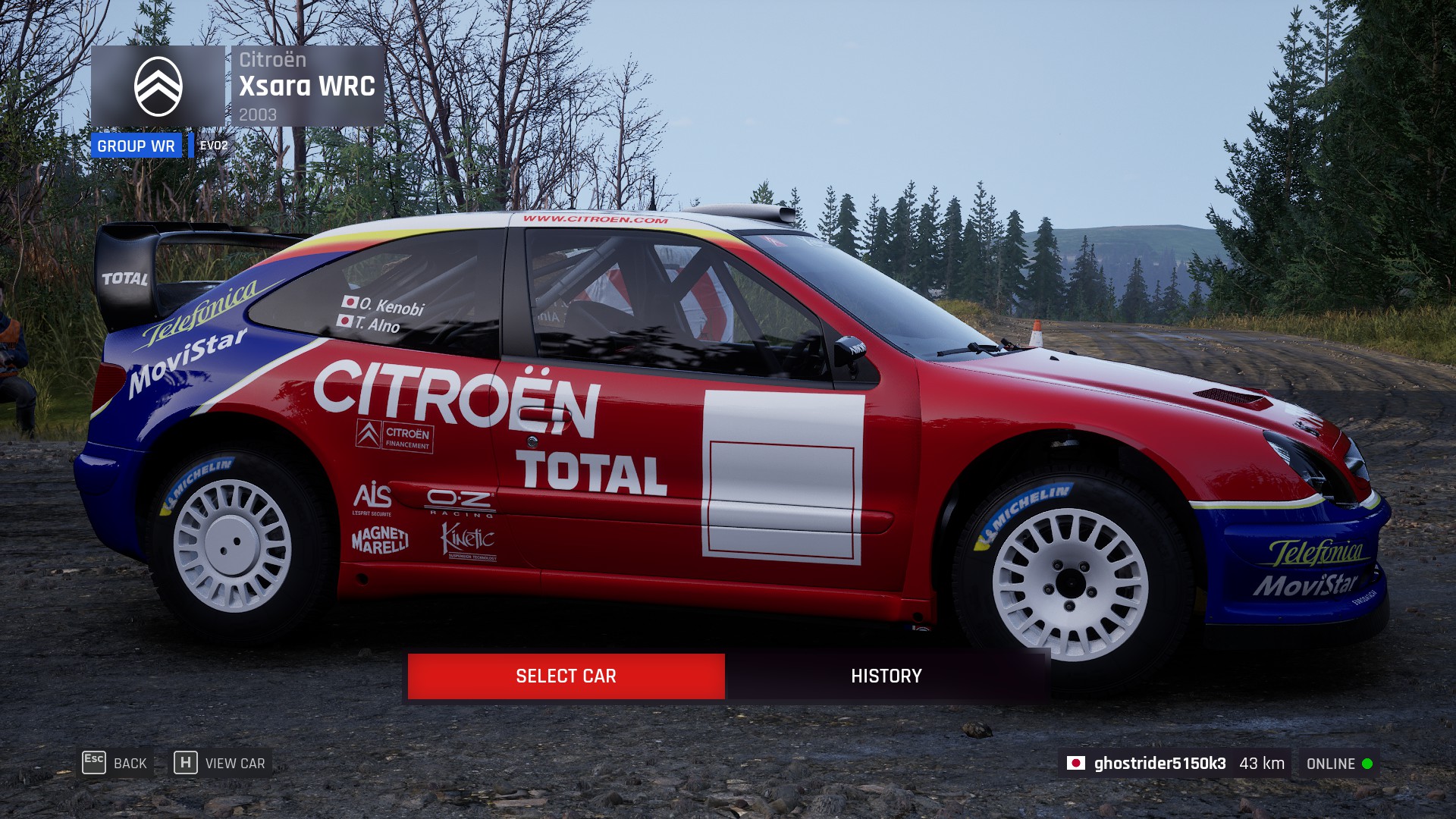This screenshot has height=819, width=1456.
Task: Open the car History panel
Action: [886, 676]
